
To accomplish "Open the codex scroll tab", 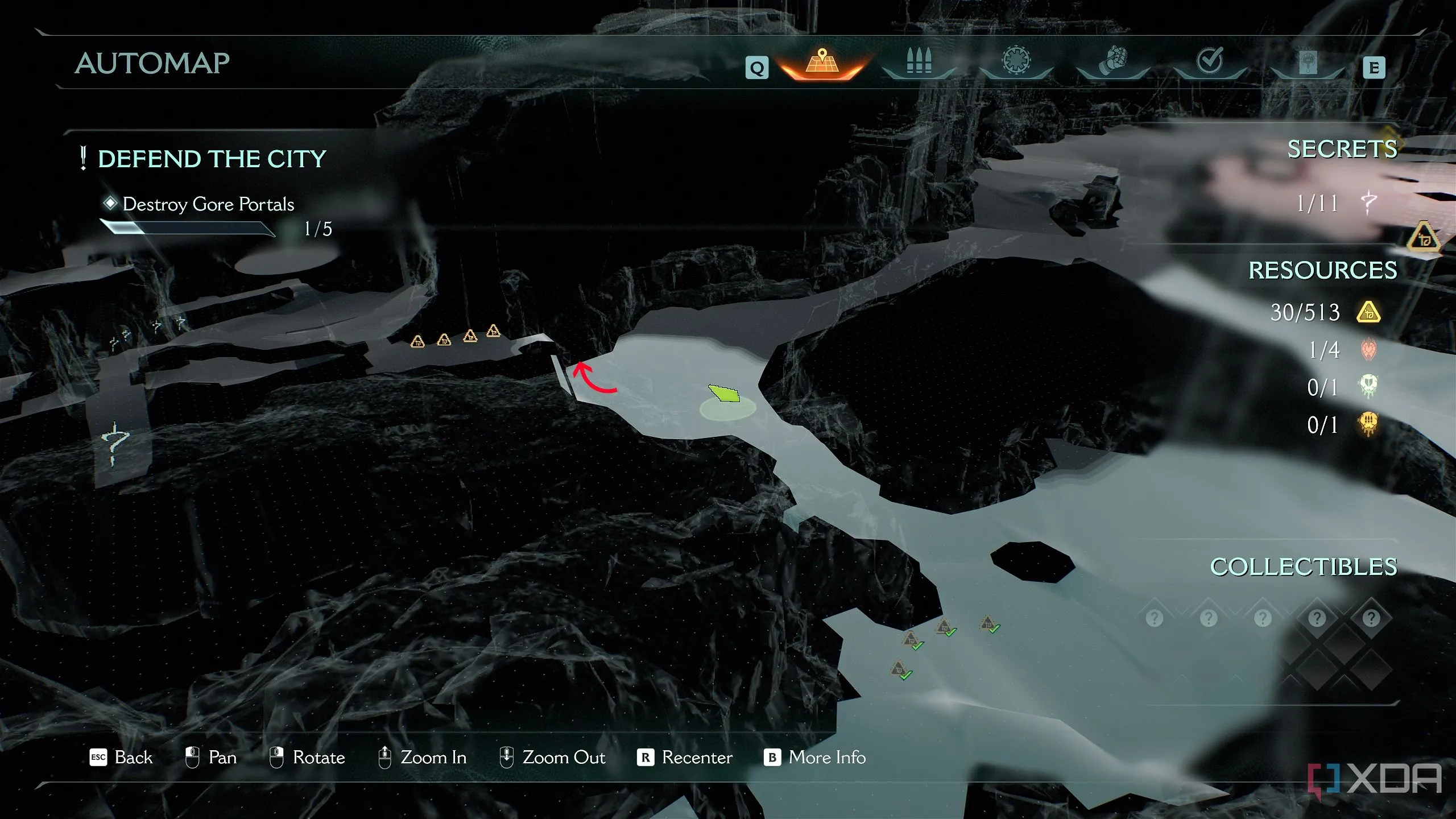I will pyautogui.click(x=1307, y=63).
